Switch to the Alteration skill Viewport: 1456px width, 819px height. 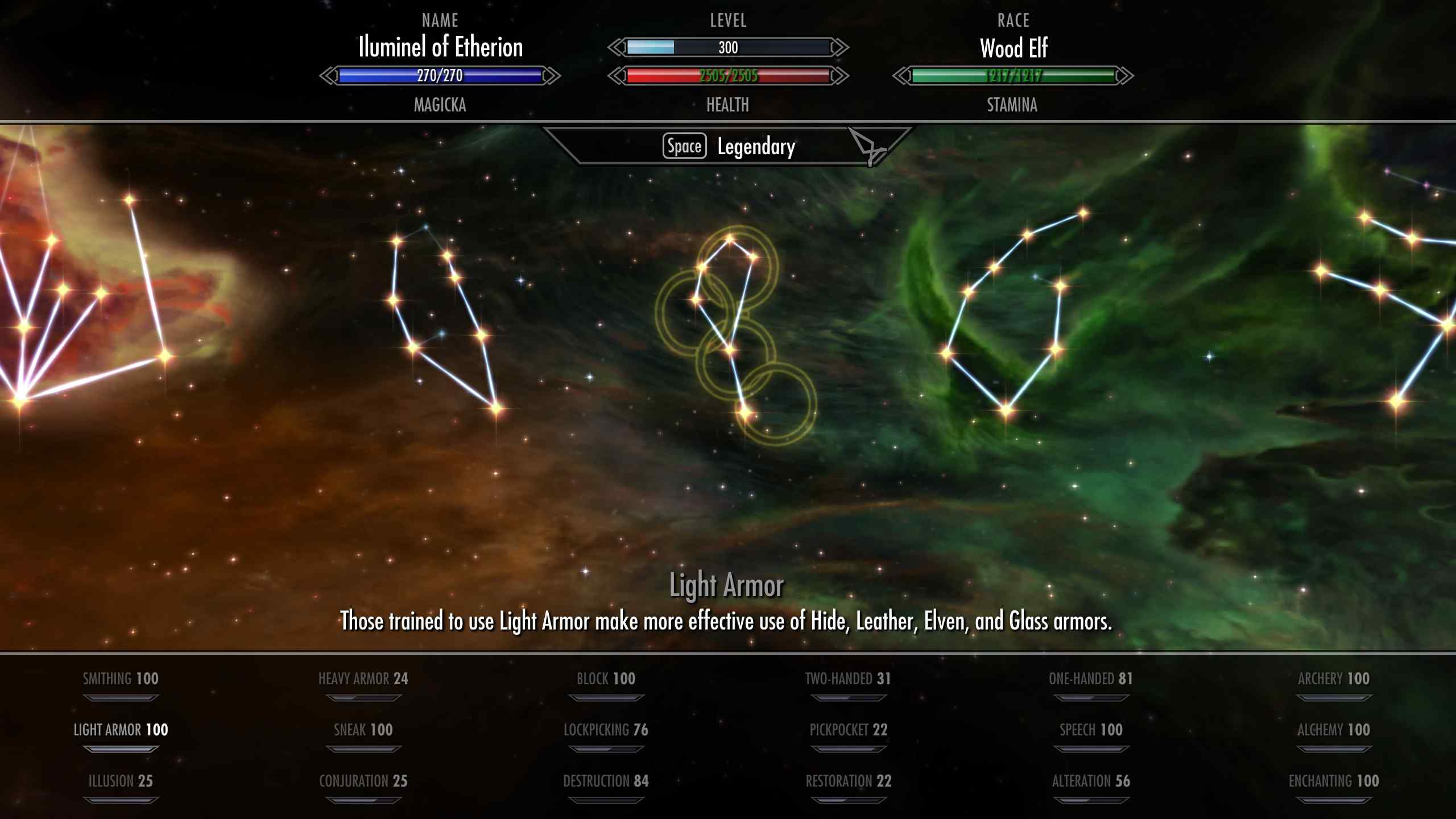[x=1091, y=781]
